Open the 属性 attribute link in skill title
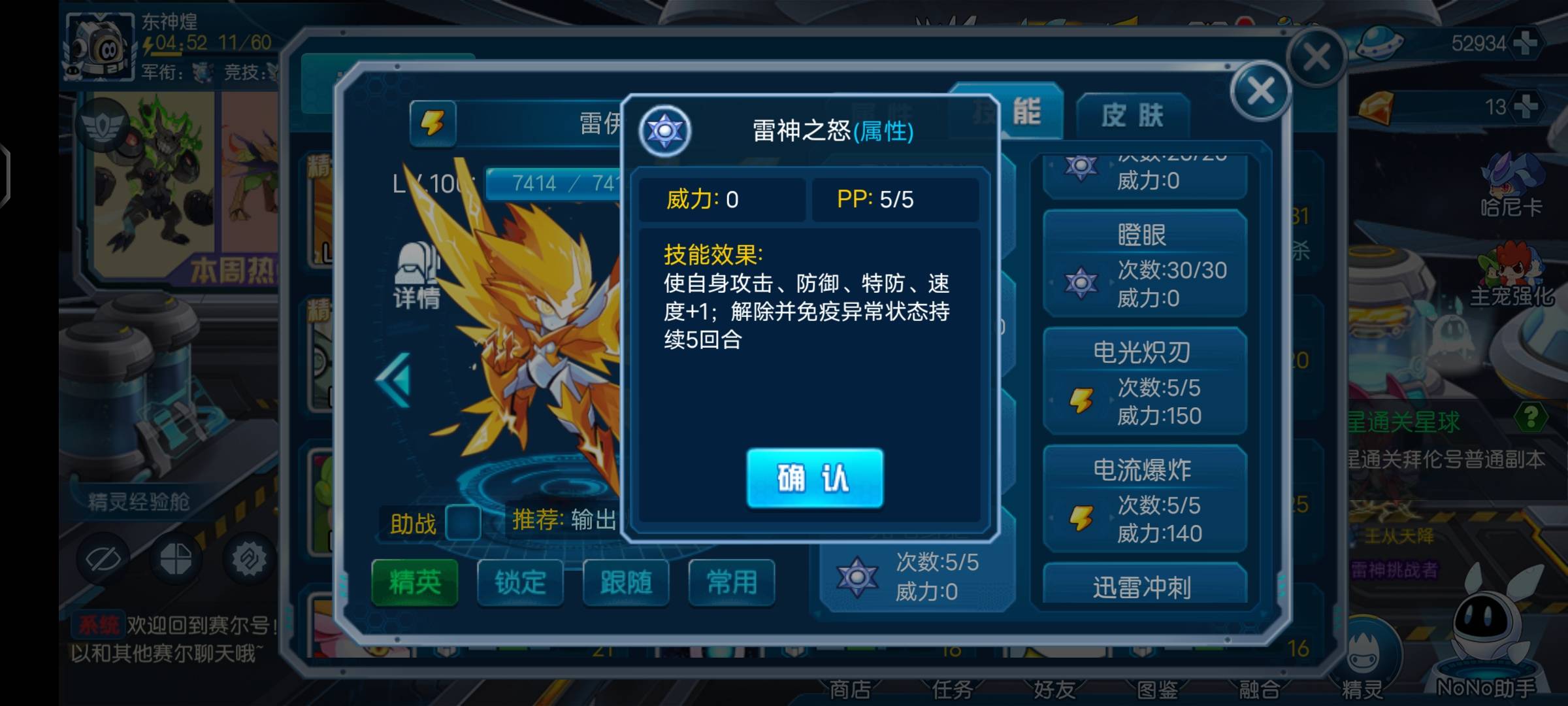Screen dimensions: 1568x706 882,131
